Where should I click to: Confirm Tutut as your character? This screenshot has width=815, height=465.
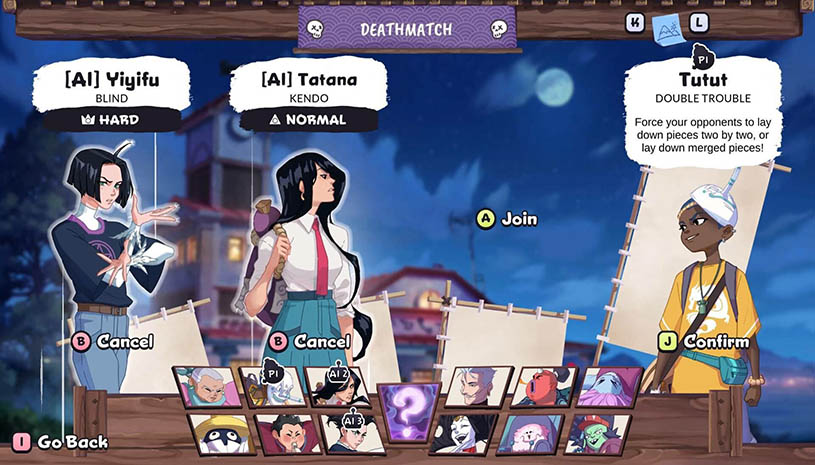pos(705,342)
